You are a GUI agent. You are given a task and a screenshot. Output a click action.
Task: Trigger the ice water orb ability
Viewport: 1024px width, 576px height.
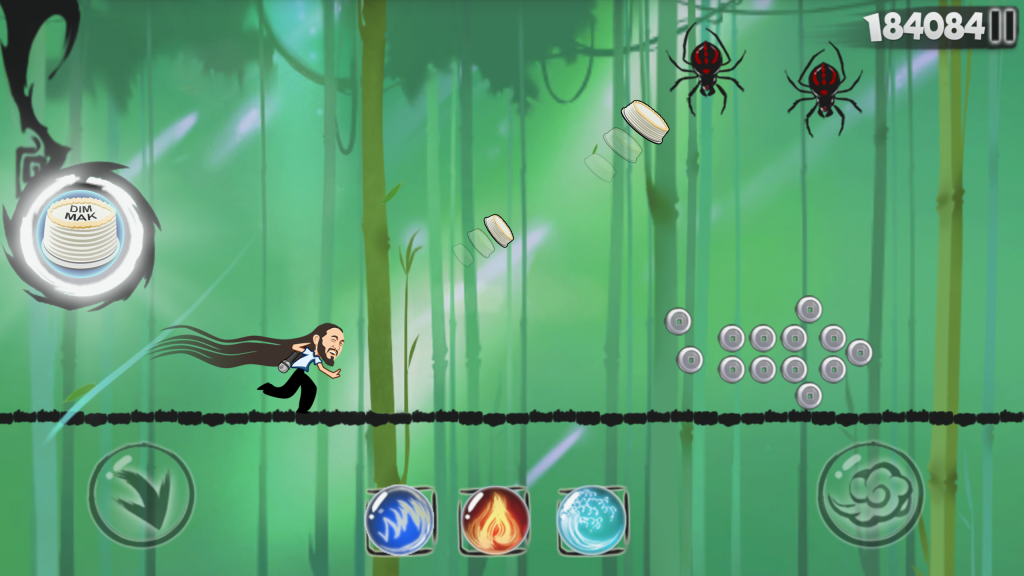[592, 520]
